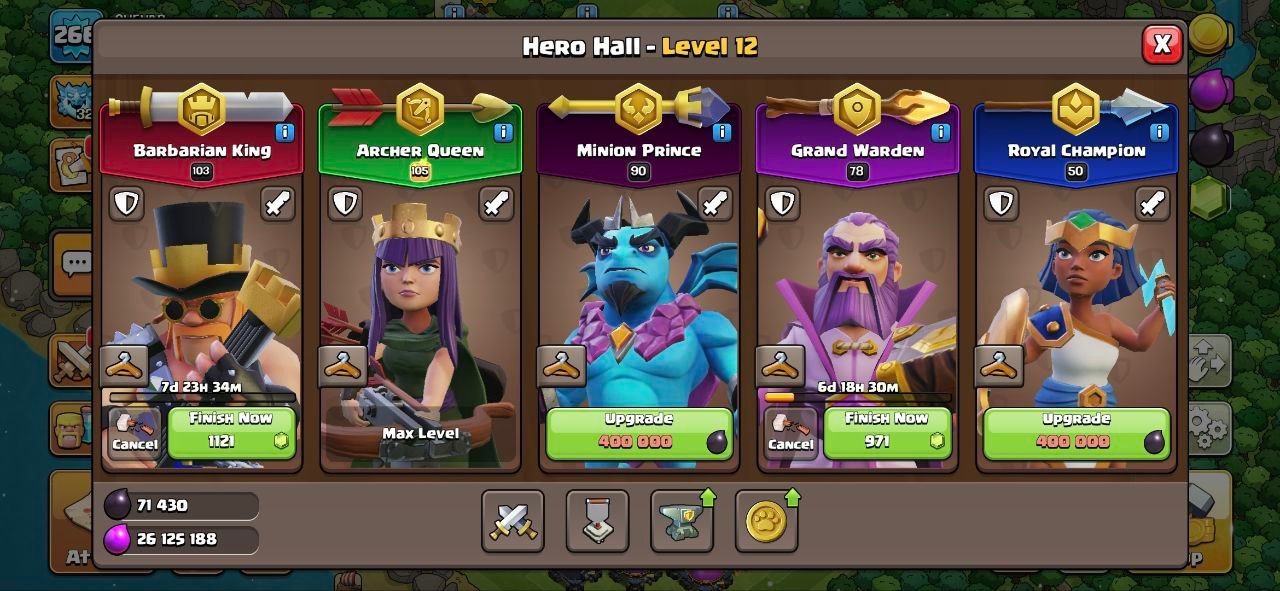1280x591 pixels.
Task: Cancel the Barbarian King upgrade
Action: pos(134,432)
